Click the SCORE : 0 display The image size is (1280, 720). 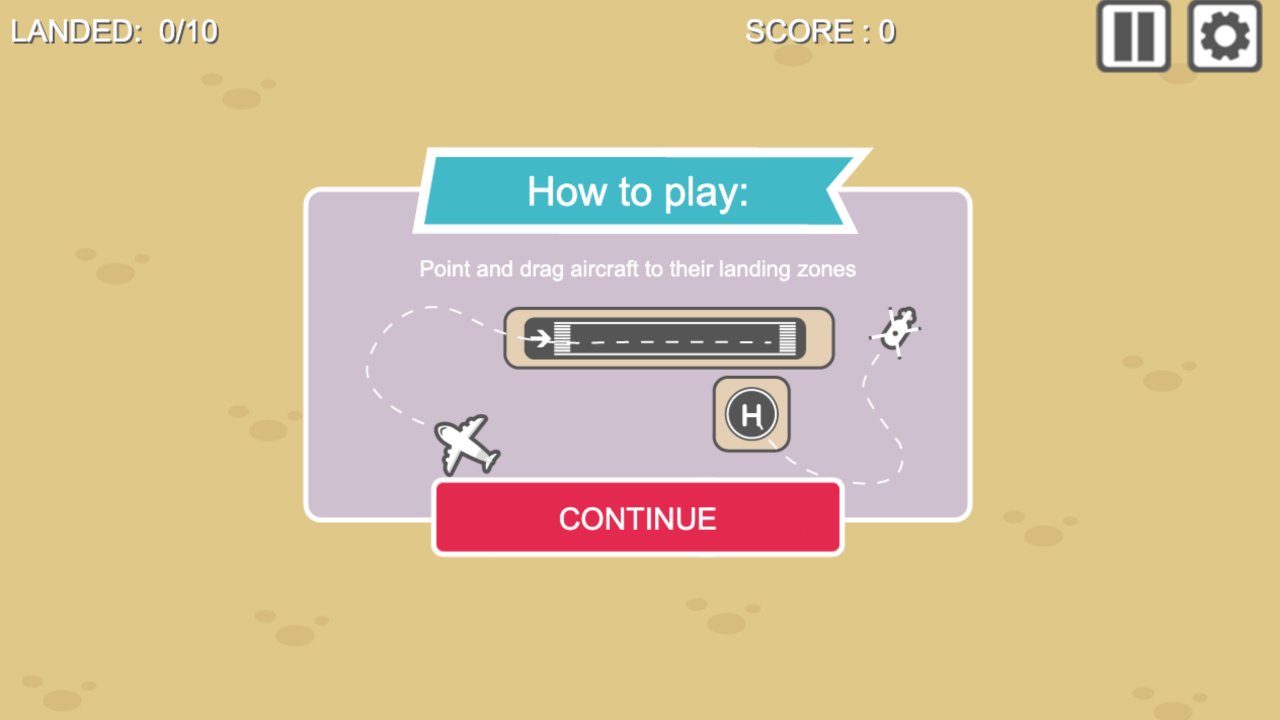tap(820, 31)
